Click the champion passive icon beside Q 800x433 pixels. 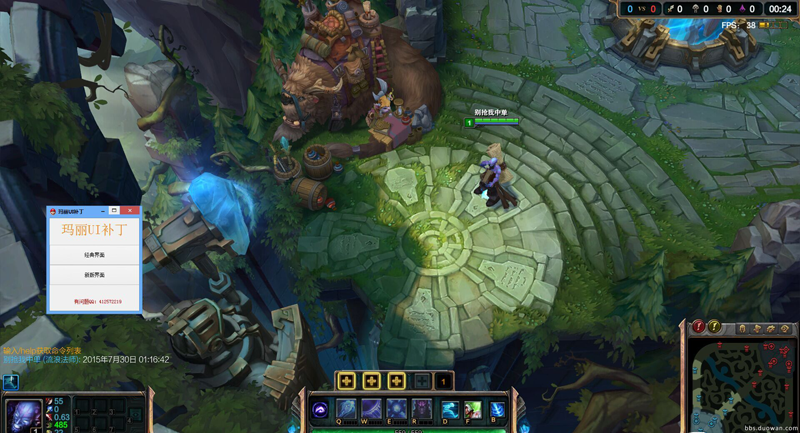click(320, 408)
